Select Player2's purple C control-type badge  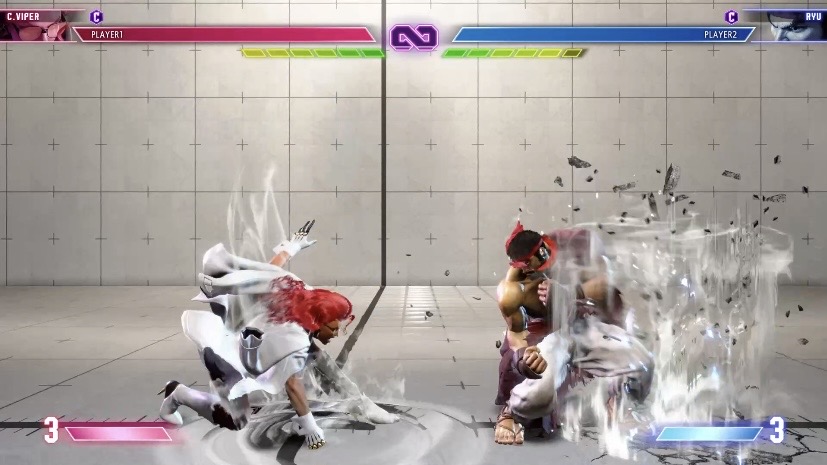coord(731,16)
